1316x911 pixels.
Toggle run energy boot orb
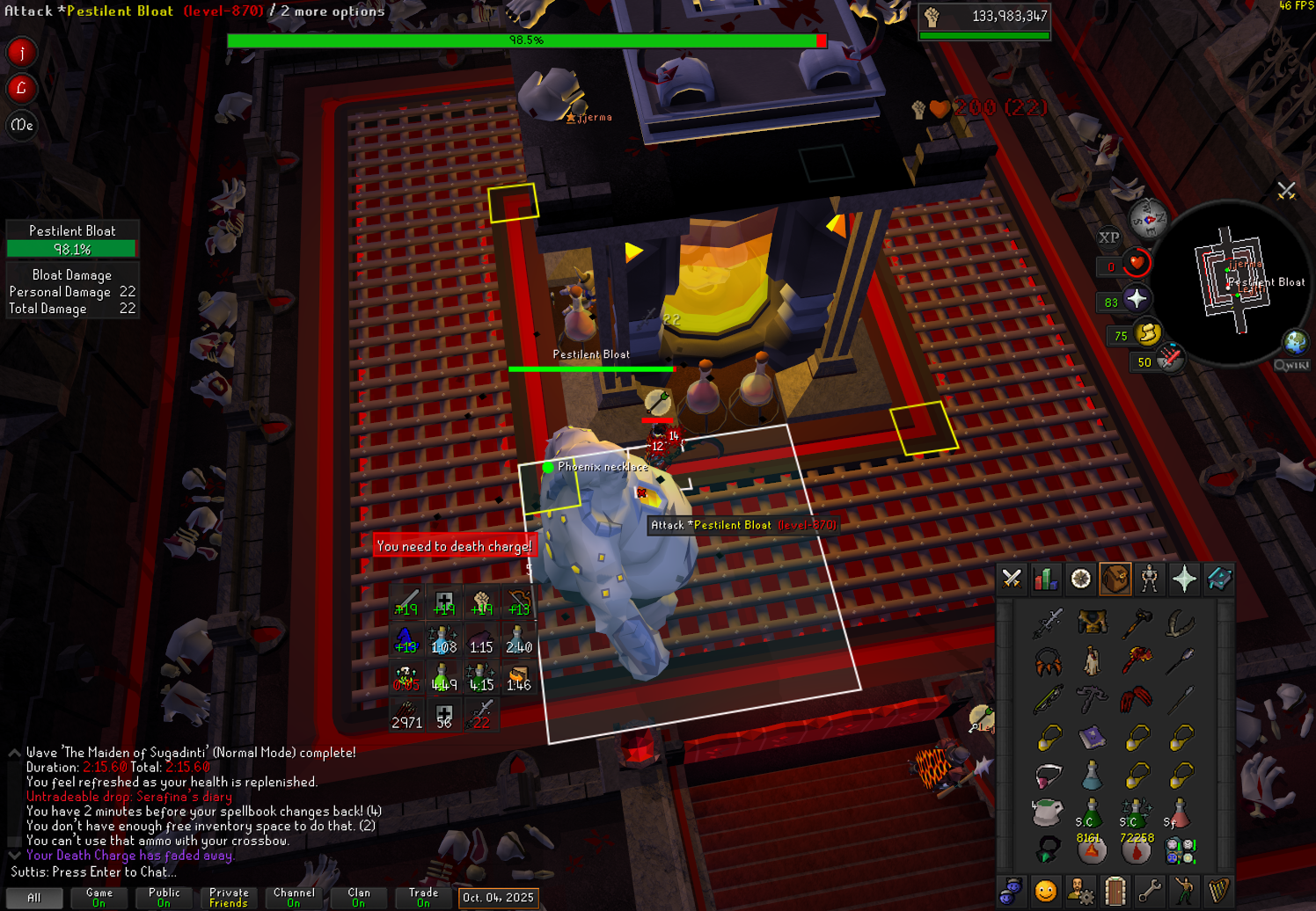[1147, 333]
